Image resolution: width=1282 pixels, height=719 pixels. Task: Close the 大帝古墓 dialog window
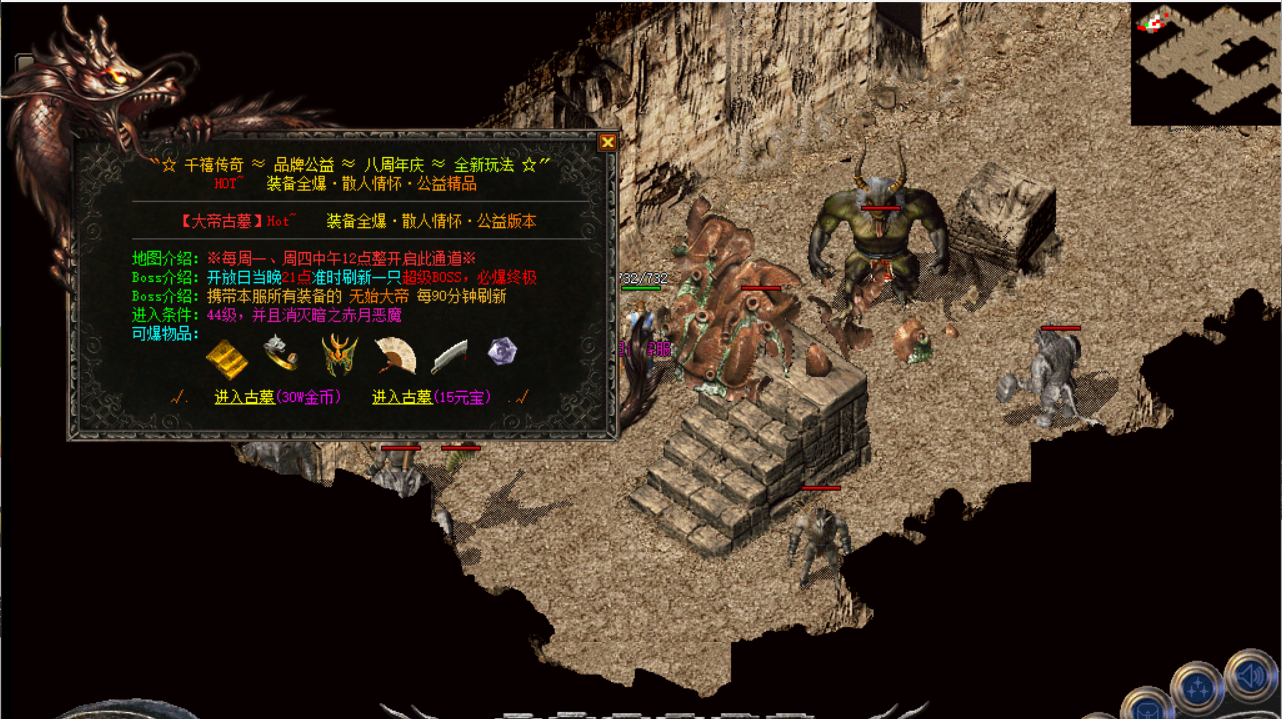click(x=607, y=142)
